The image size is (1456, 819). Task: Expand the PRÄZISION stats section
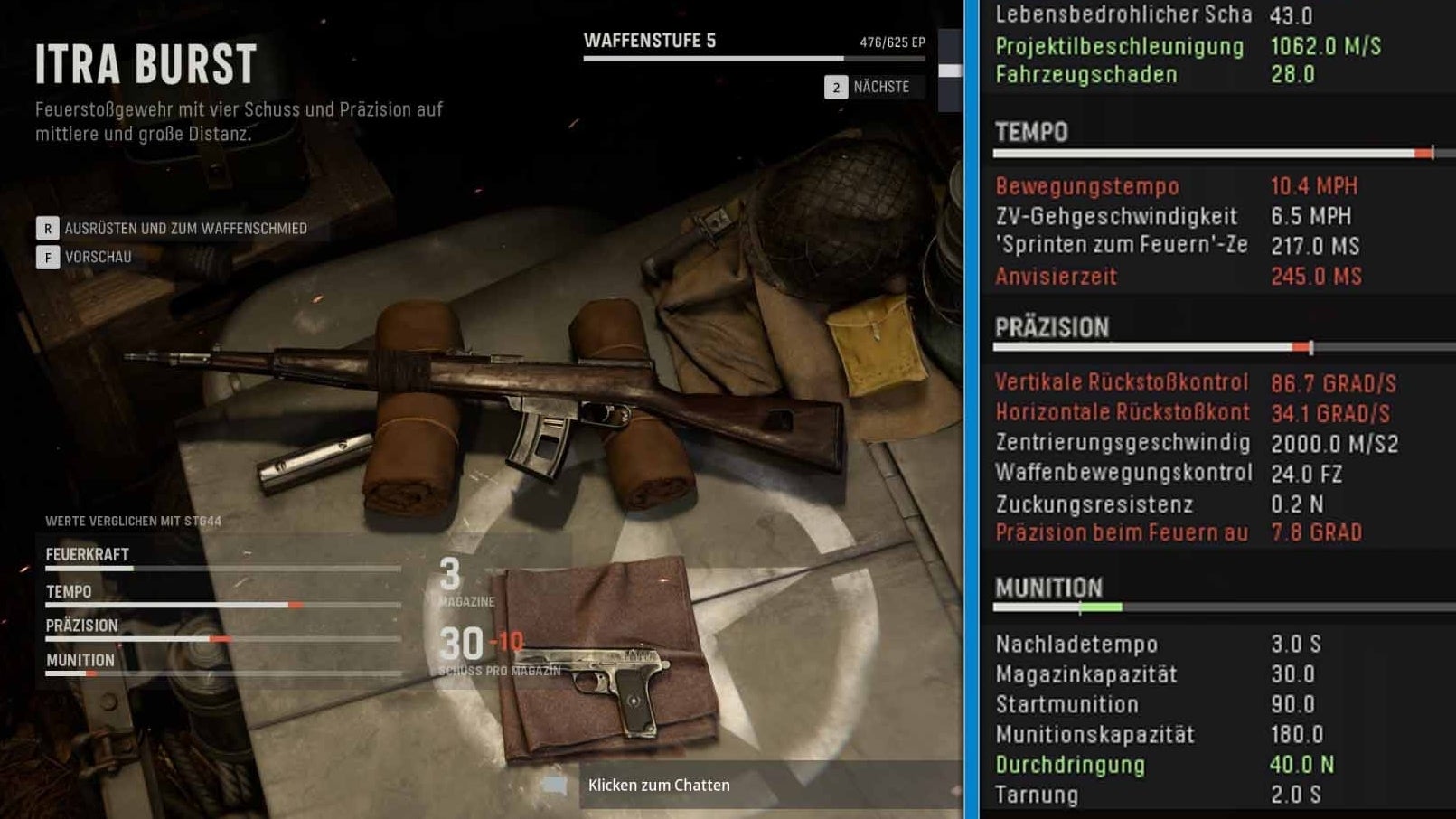[1053, 327]
